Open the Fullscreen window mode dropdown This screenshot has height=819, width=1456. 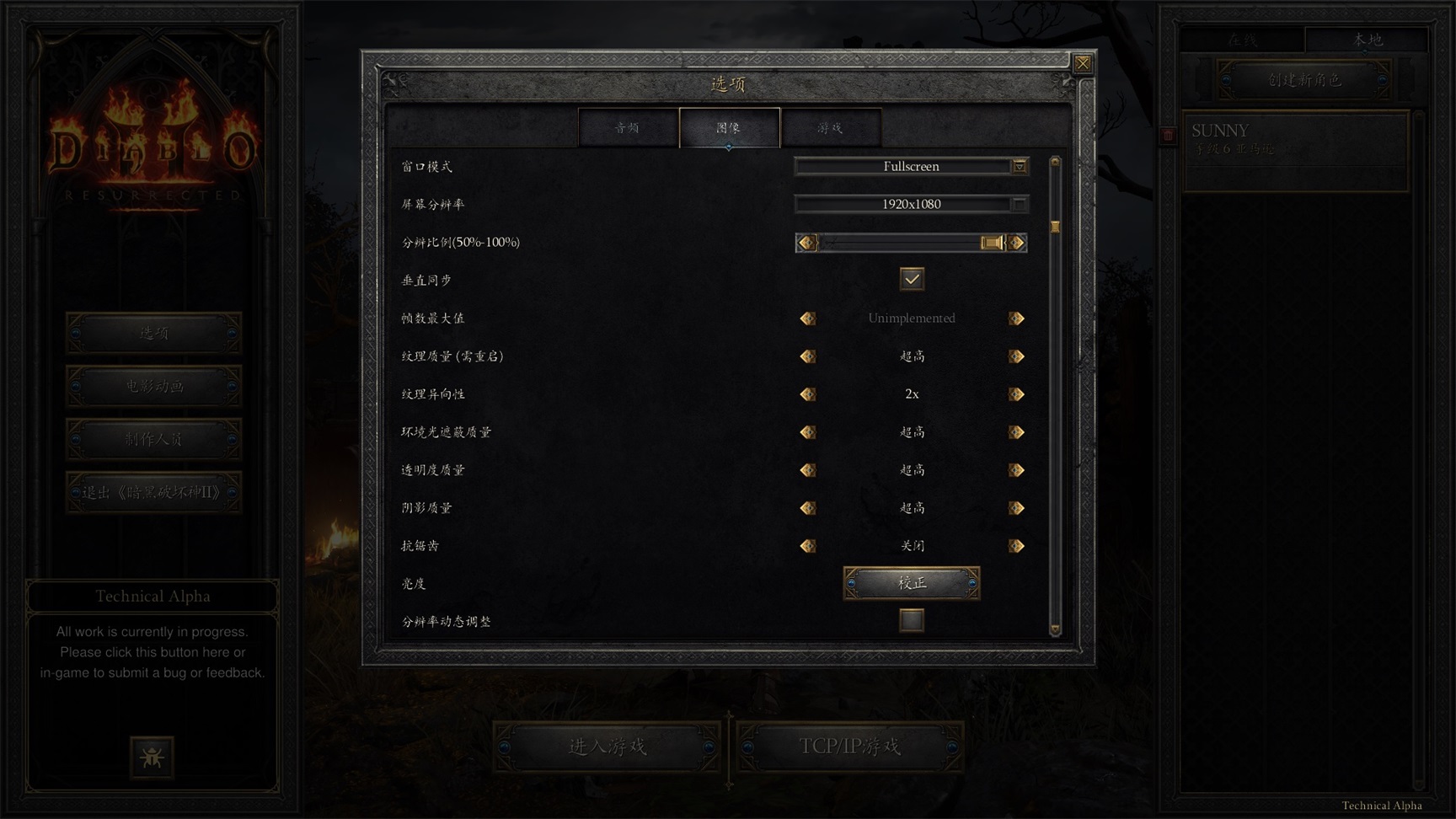[911, 166]
